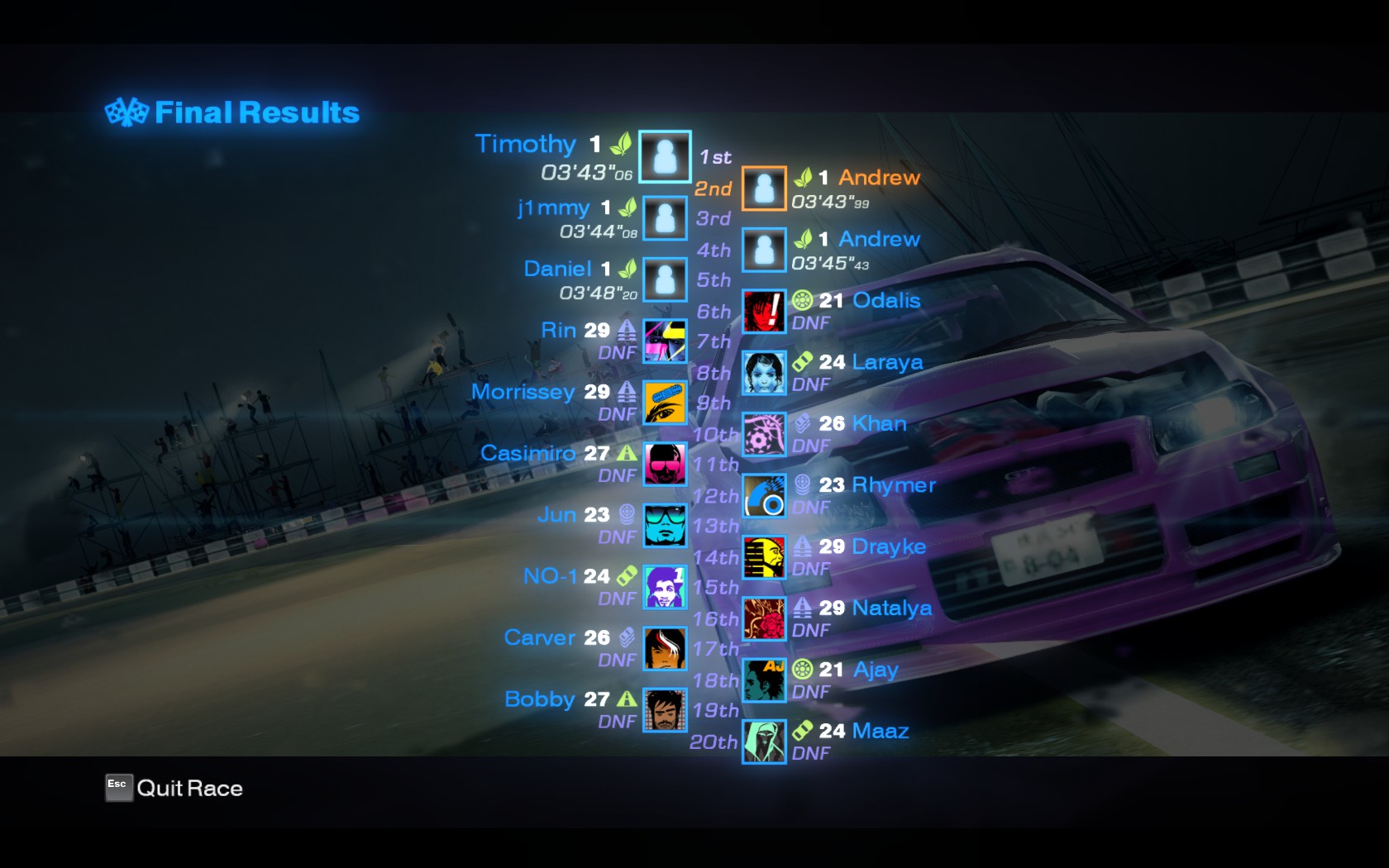The image size is (1389, 868).
Task: Select Timothy's highlighted first-place avatar
Action: [x=665, y=157]
